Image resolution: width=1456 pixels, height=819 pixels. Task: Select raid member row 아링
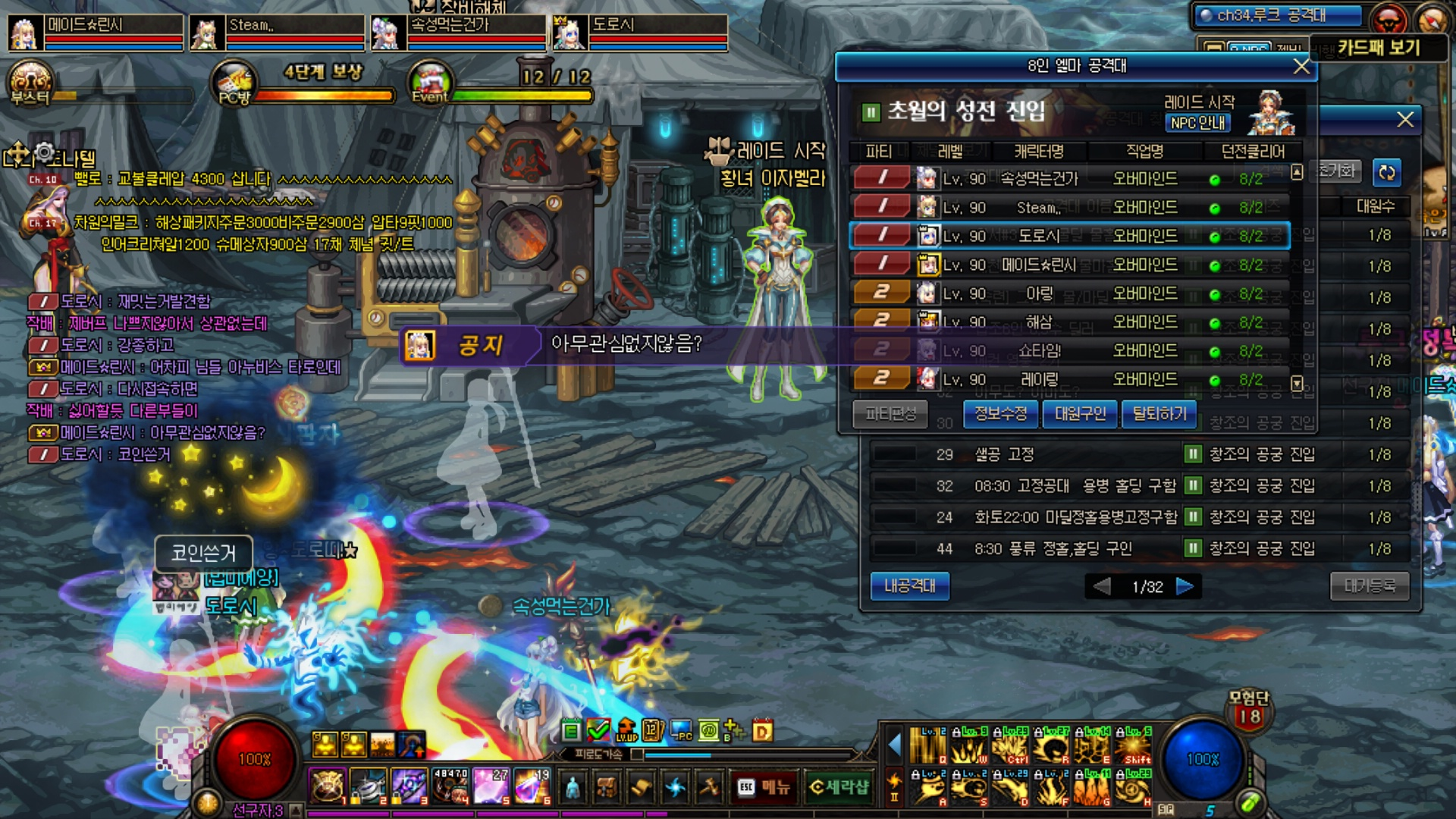click(1069, 293)
